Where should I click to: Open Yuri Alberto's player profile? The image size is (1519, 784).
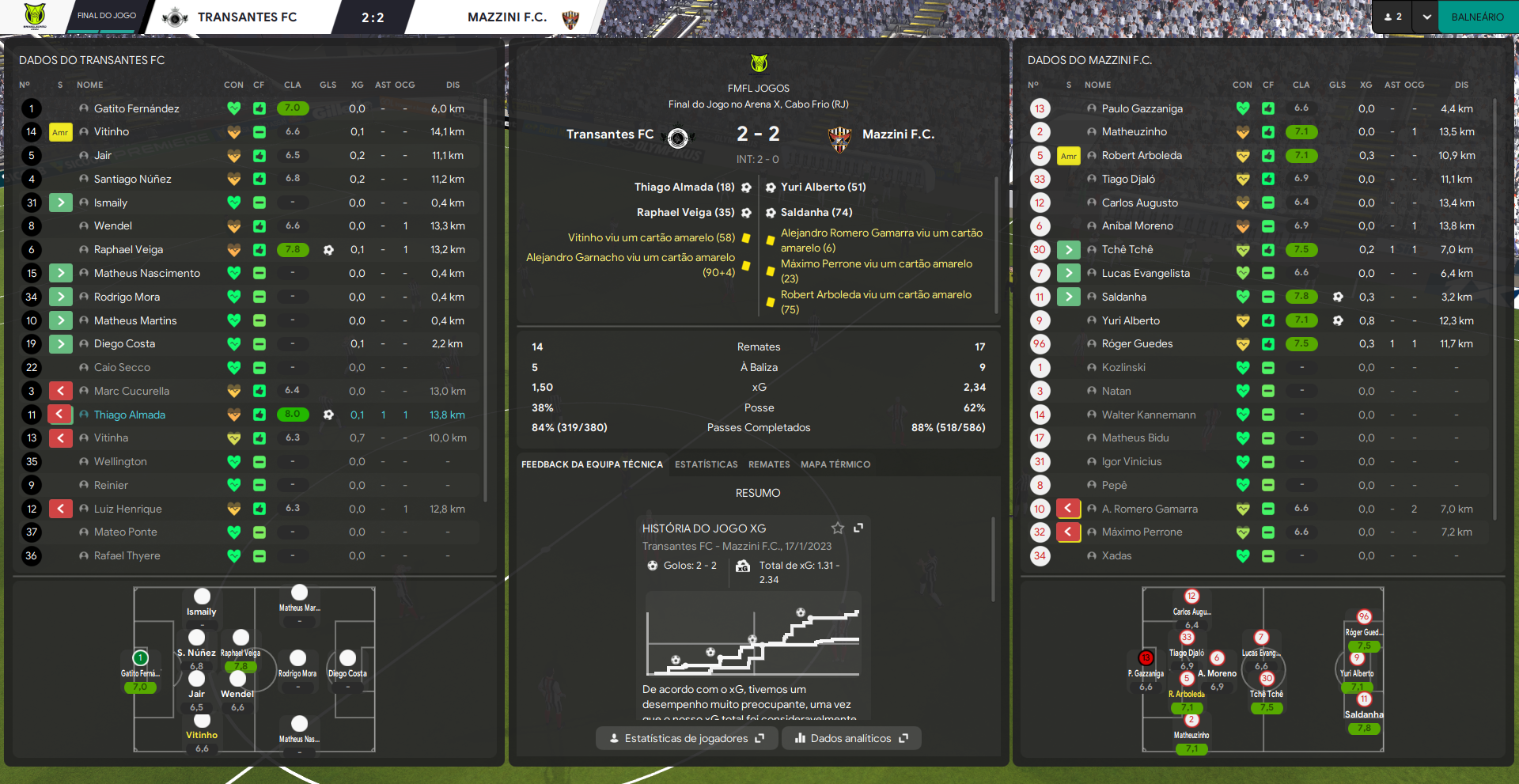(1131, 320)
